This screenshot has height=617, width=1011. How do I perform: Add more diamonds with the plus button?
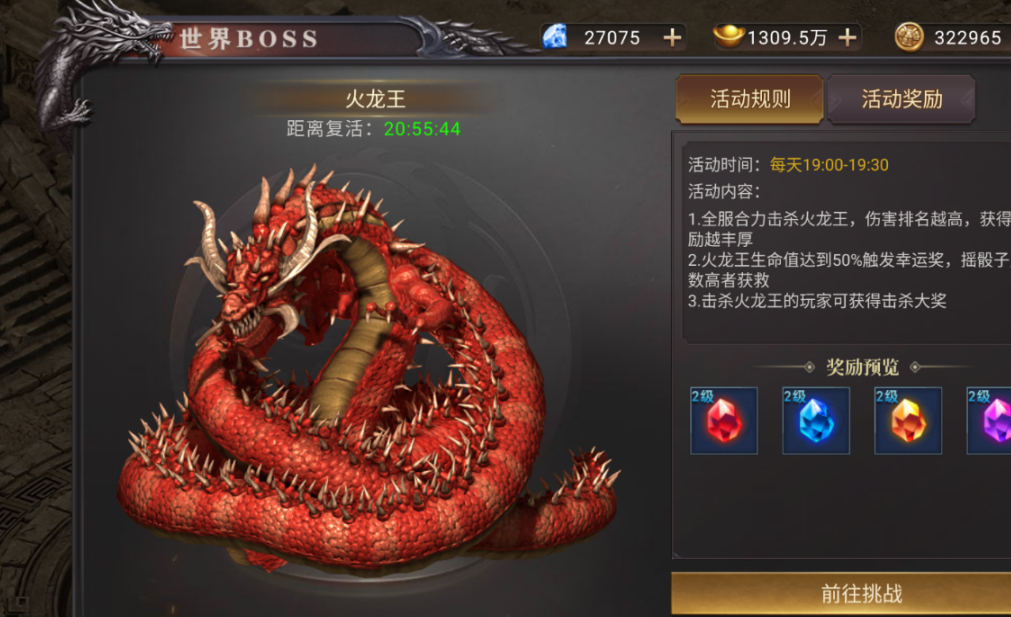click(x=672, y=38)
